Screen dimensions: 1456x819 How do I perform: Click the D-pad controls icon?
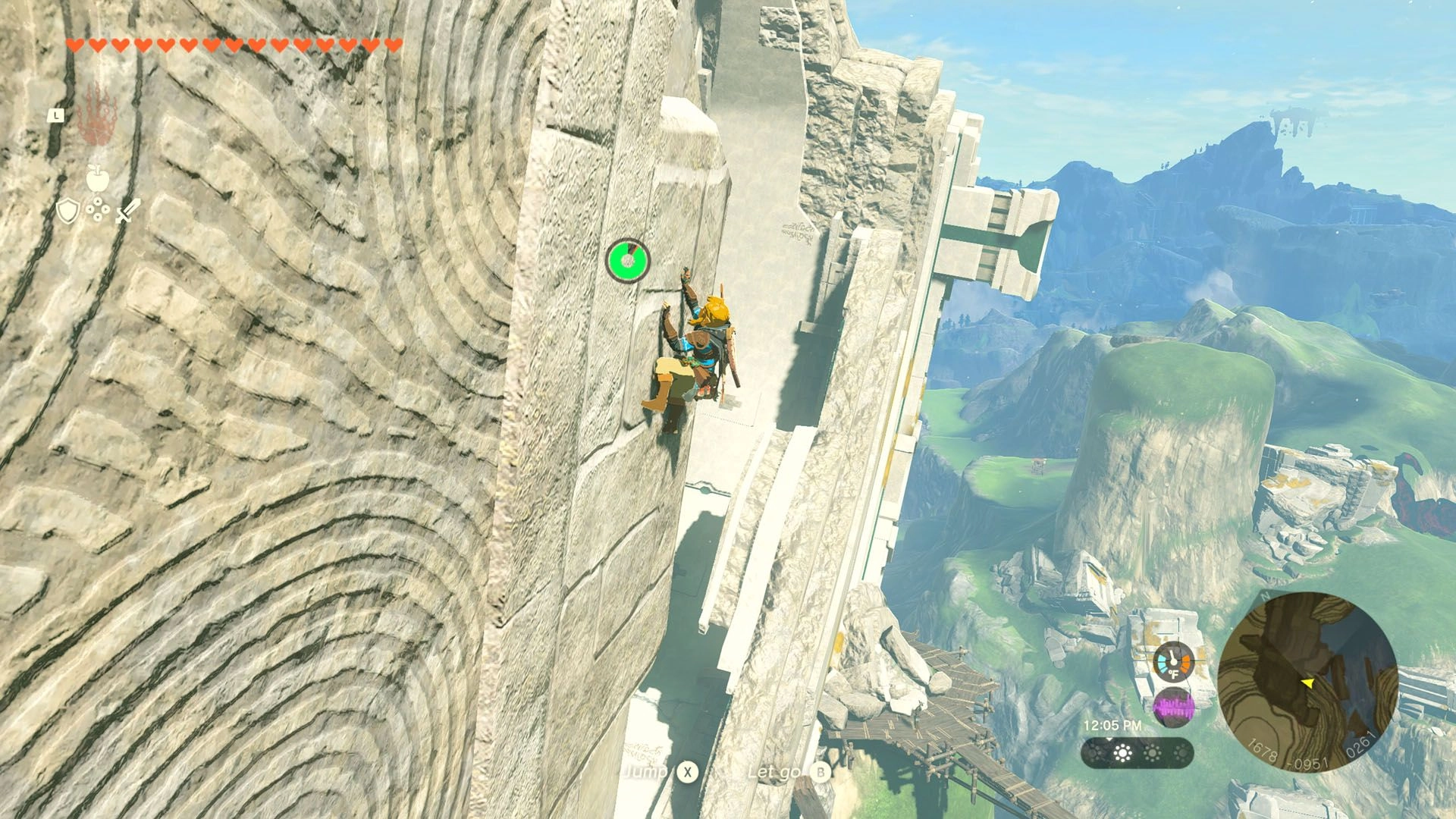(97, 209)
